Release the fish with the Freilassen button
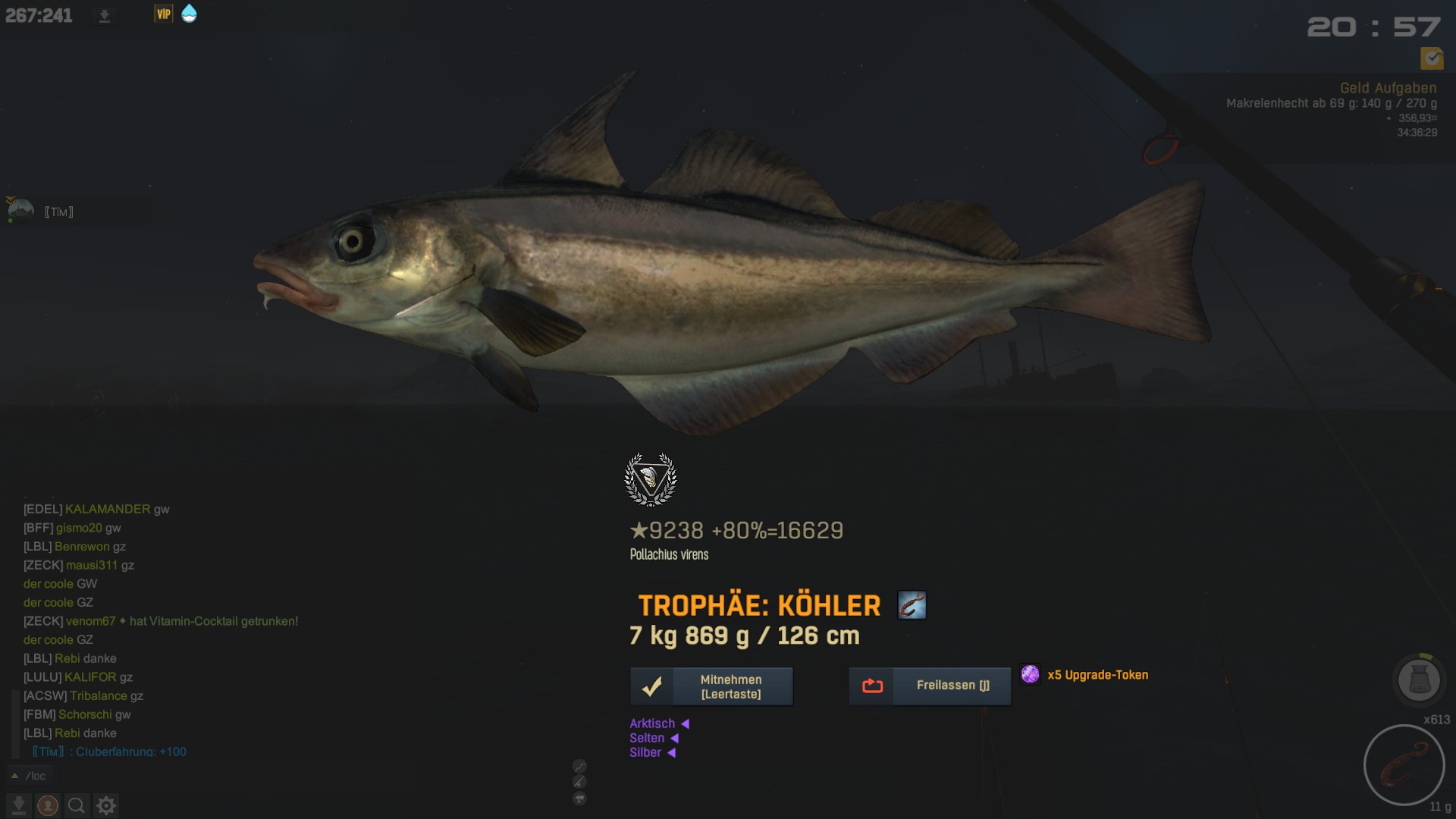 pyautogui.click(x=930, y=686)
